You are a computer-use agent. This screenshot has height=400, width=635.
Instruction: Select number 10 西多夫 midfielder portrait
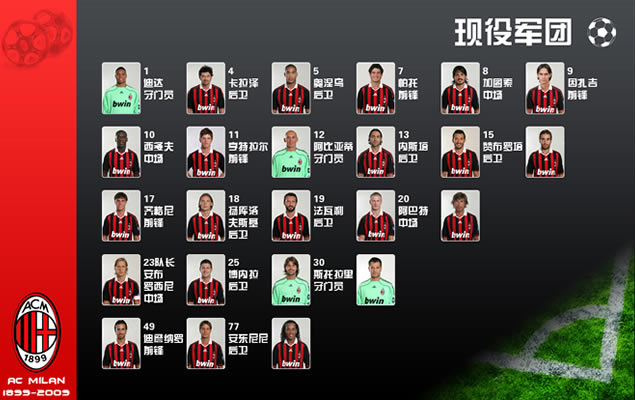pyautogui.click(x=121, y=152)
